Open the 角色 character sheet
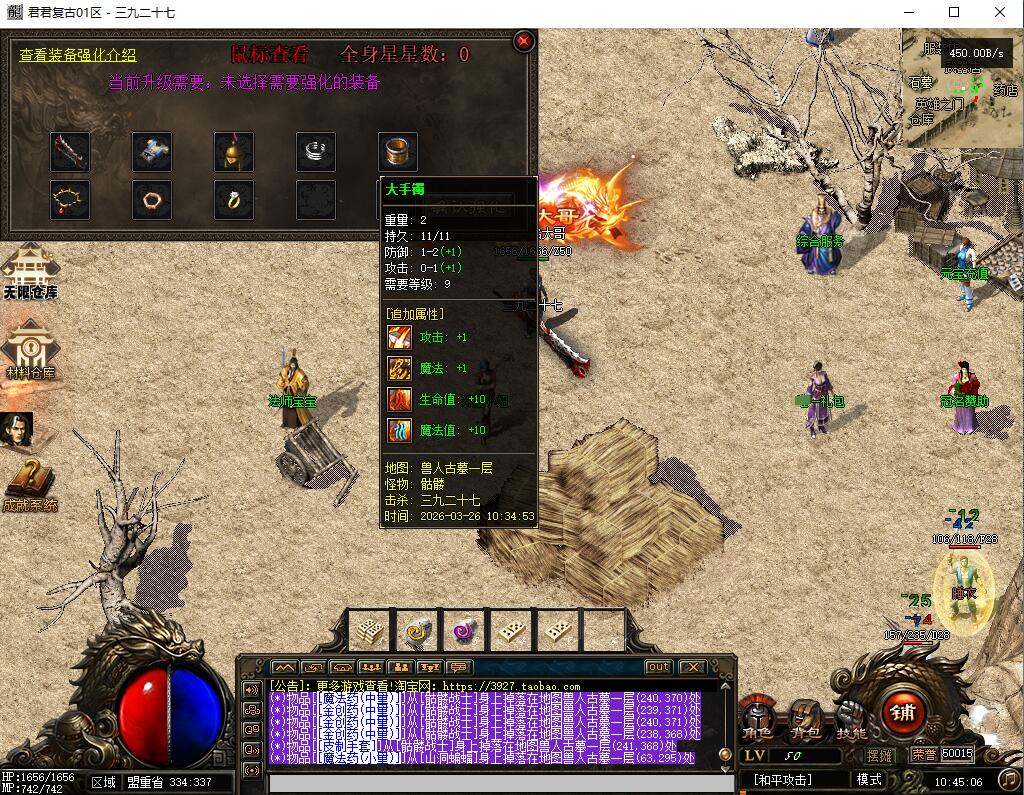This screenshot has height=795, width=1024. click(757, 719)
